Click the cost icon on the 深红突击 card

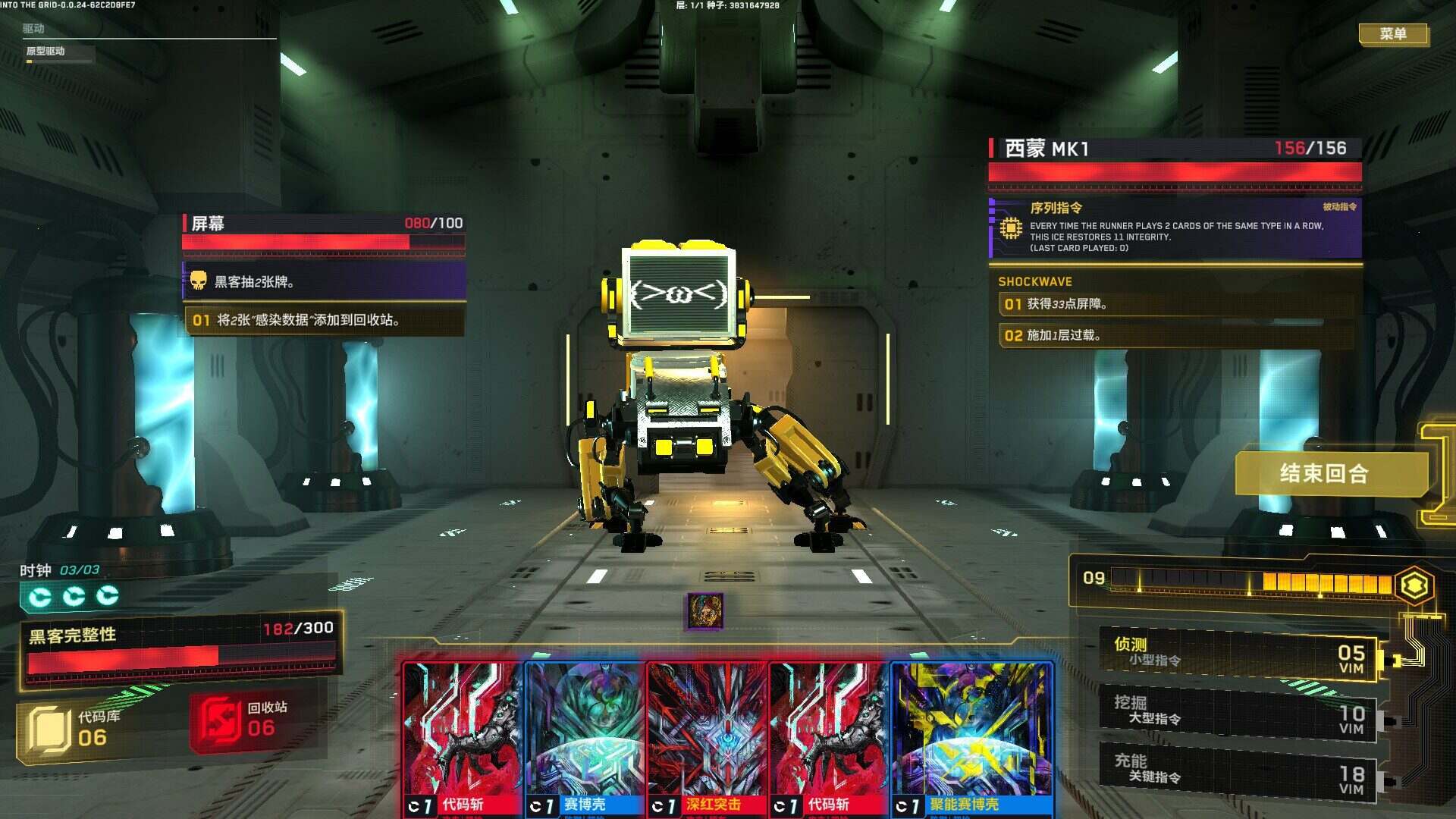(660, 806)
